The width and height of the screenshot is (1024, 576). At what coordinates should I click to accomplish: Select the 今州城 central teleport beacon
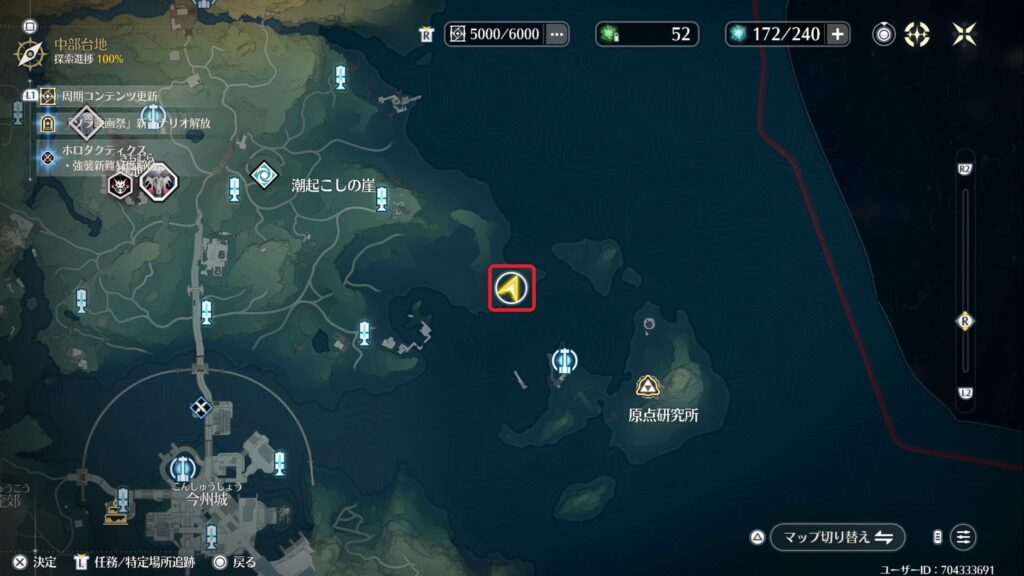[x=181, y=467]
